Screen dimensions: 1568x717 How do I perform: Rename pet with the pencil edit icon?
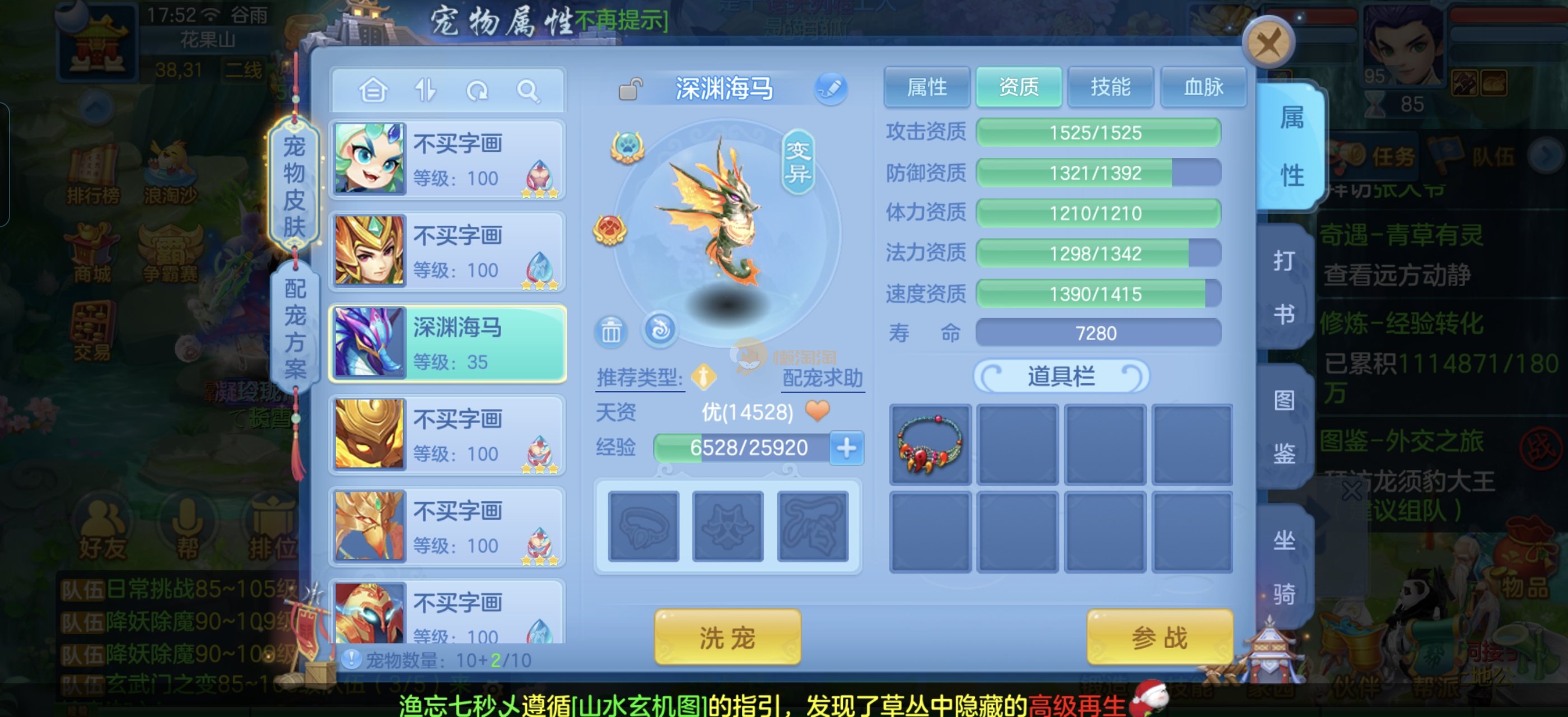coord(830,89)
